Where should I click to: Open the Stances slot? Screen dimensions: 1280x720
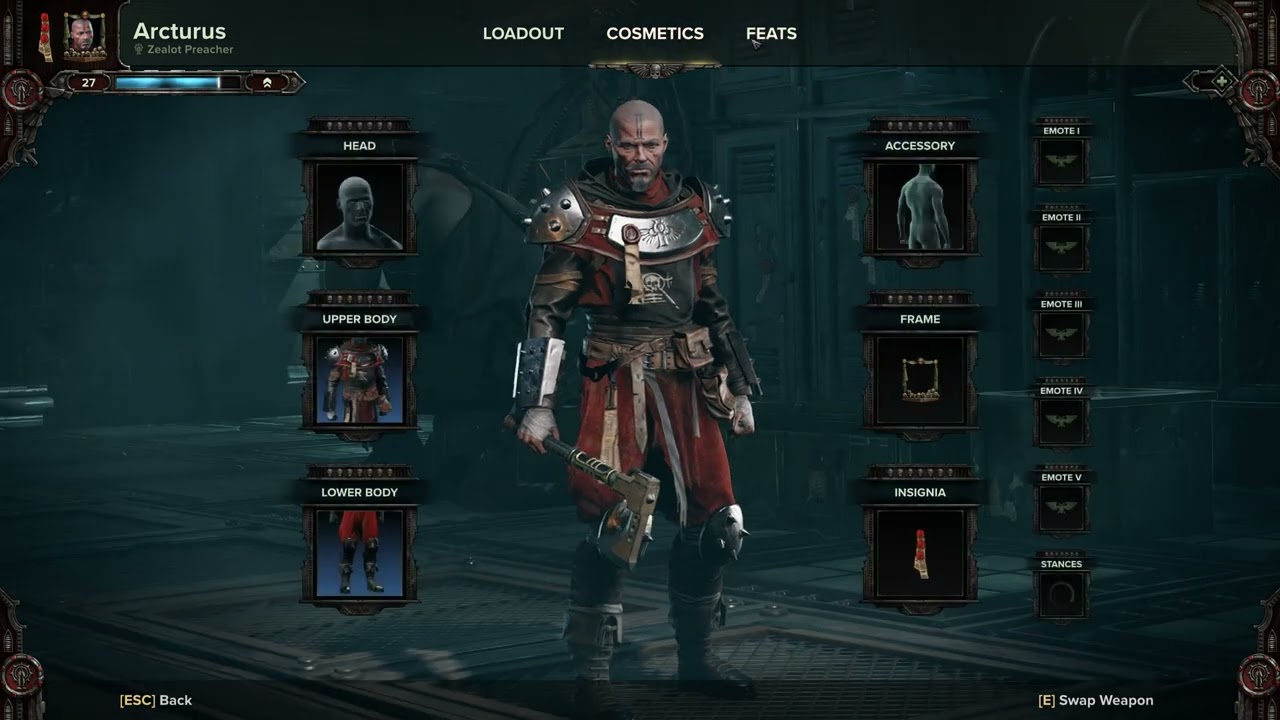pyautogui.click(x=1061, y=595)
